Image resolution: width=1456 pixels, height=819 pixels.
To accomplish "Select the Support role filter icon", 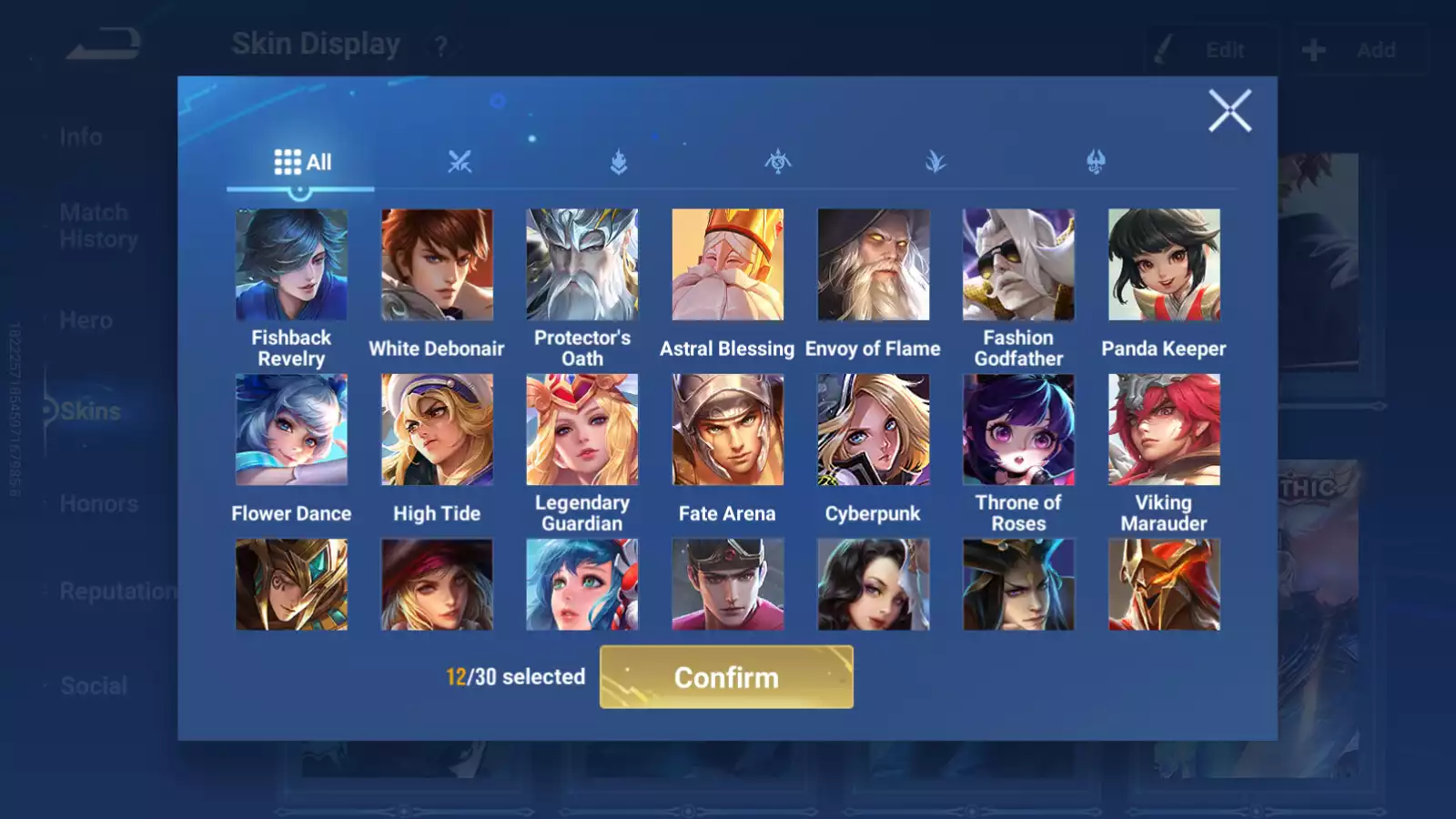I will (935, 162).
